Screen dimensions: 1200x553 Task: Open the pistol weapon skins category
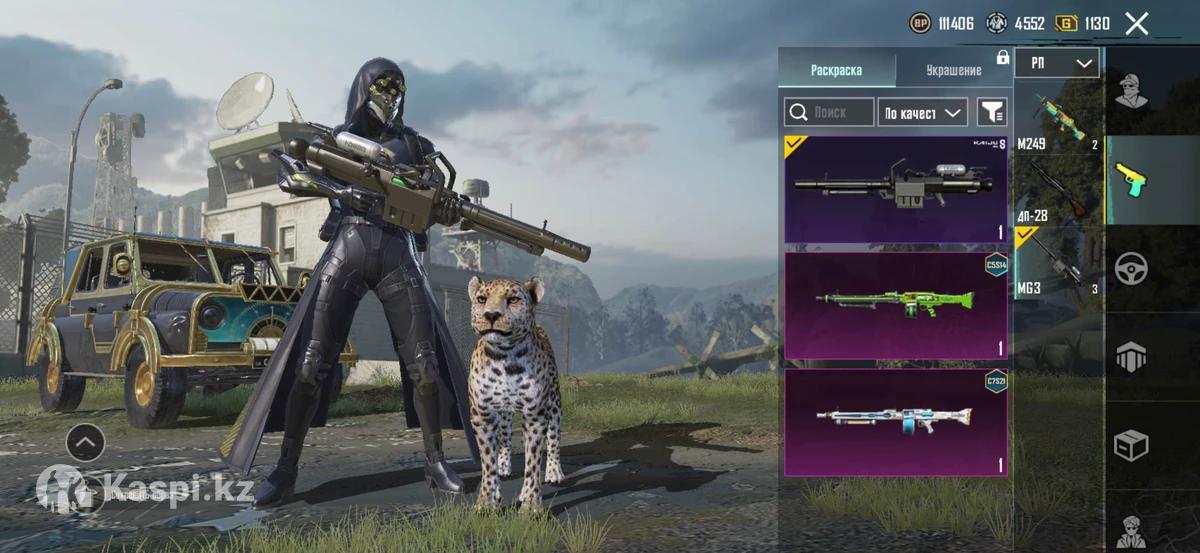(x=1132, y=180)
